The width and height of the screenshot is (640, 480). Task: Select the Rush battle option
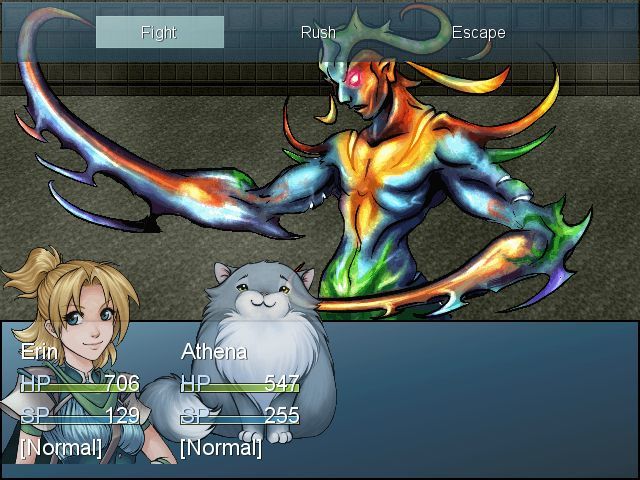coord(318,32)
